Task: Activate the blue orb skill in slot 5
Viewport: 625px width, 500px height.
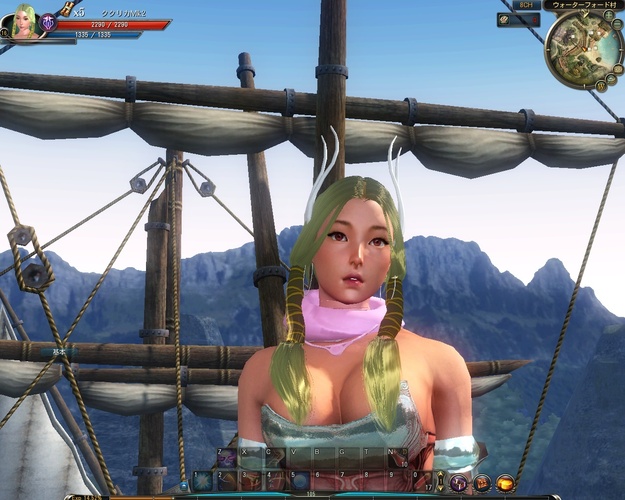Action: [299, 481]
